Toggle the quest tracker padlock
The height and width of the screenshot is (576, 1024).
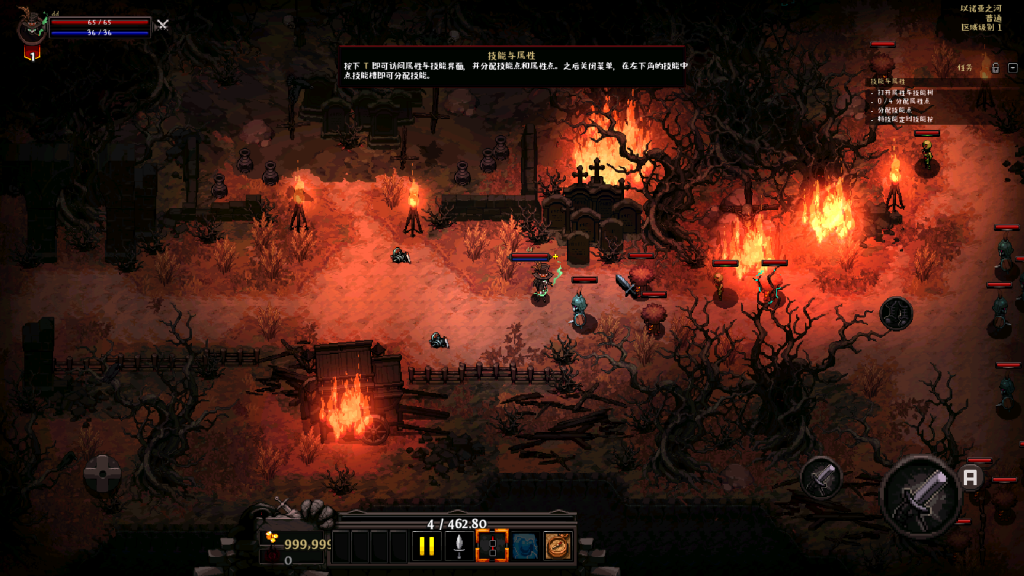[x=996, y=68]
